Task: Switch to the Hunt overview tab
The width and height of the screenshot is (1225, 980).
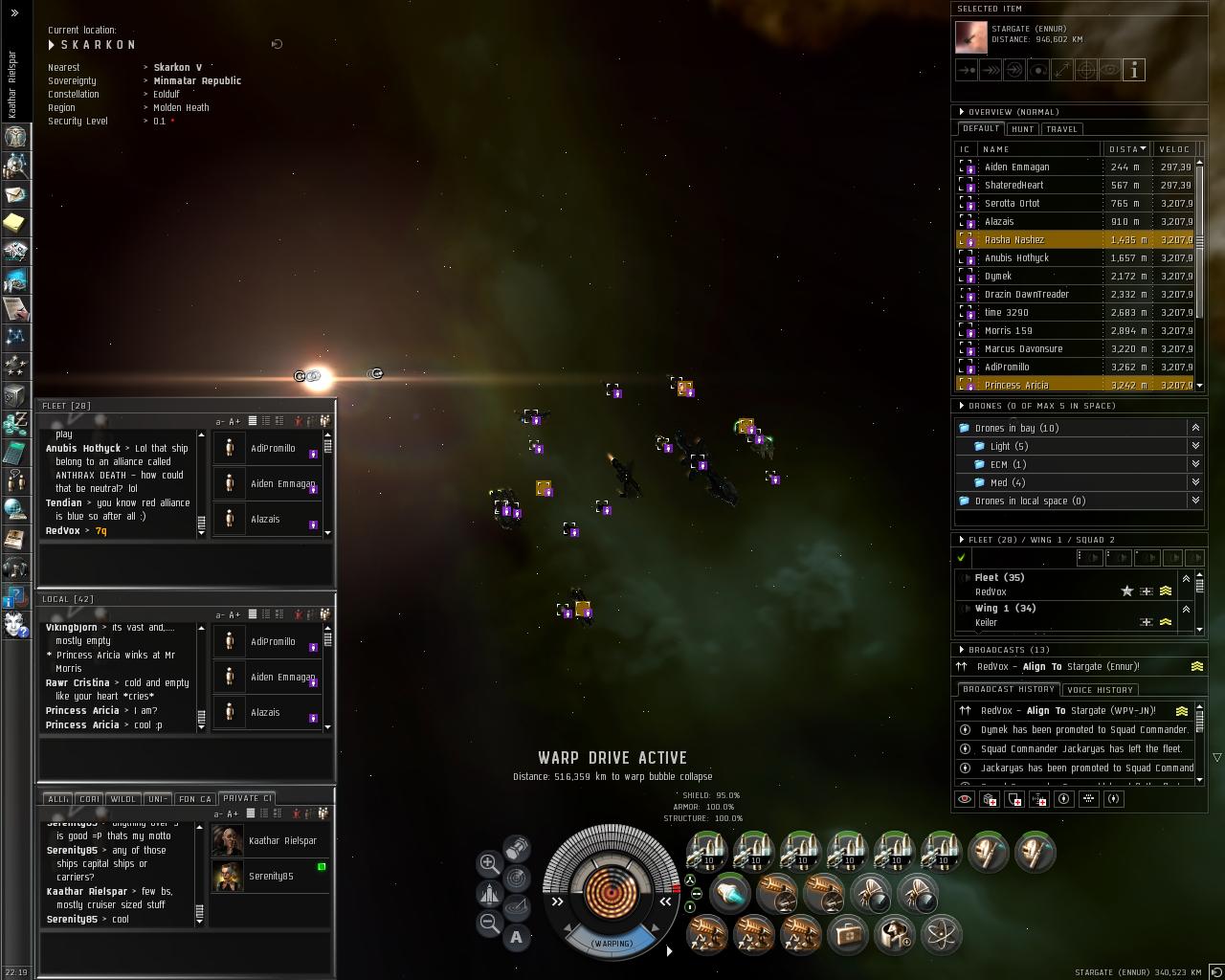Action: pos(1022,129)
